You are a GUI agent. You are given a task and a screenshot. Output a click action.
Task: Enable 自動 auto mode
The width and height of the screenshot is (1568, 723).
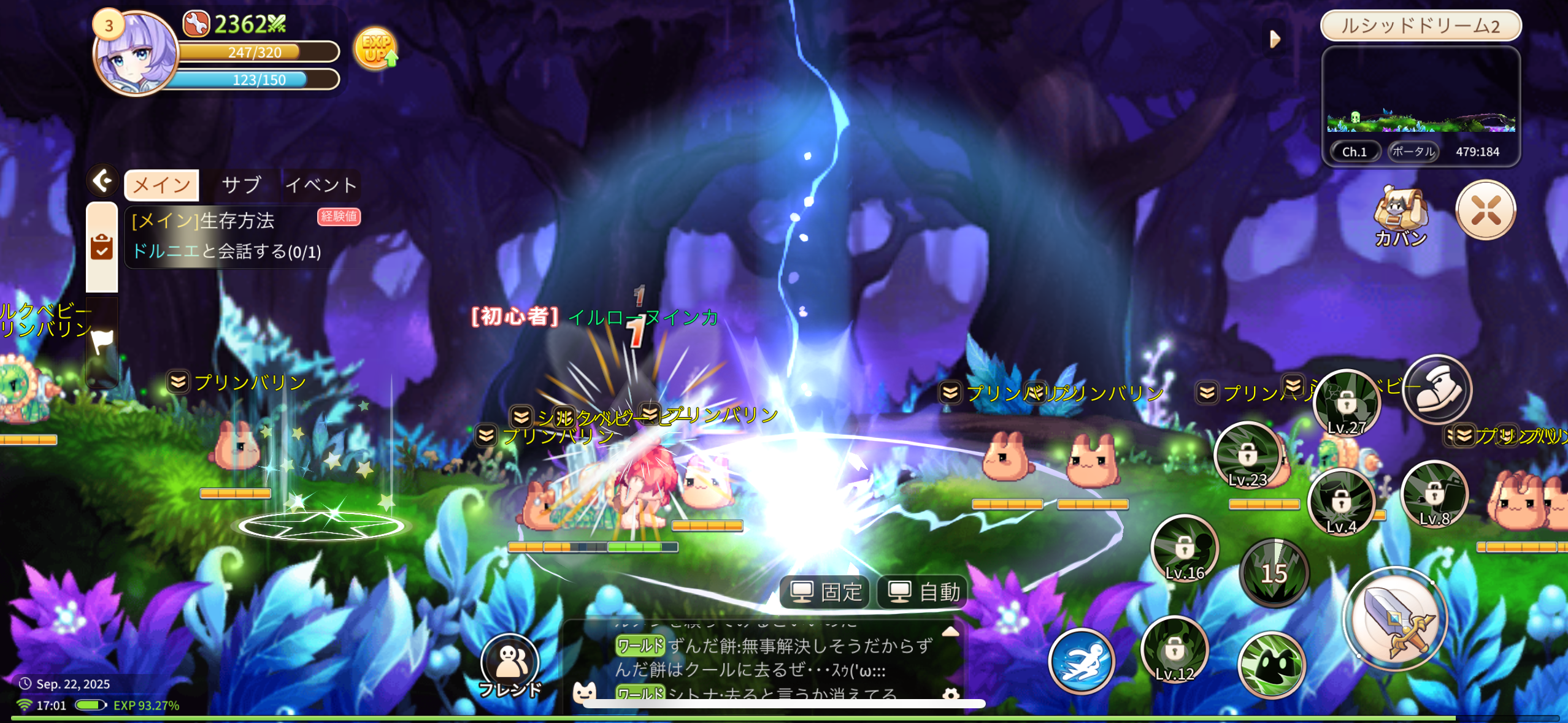pyautogui.click(x=924, y=592)
